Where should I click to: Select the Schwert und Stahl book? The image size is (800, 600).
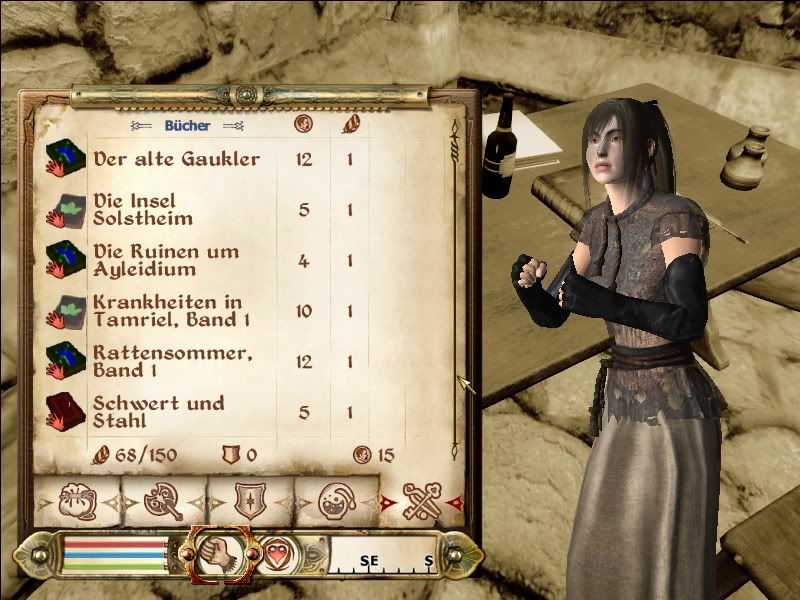pyautogui.click(x=158, y=412)
